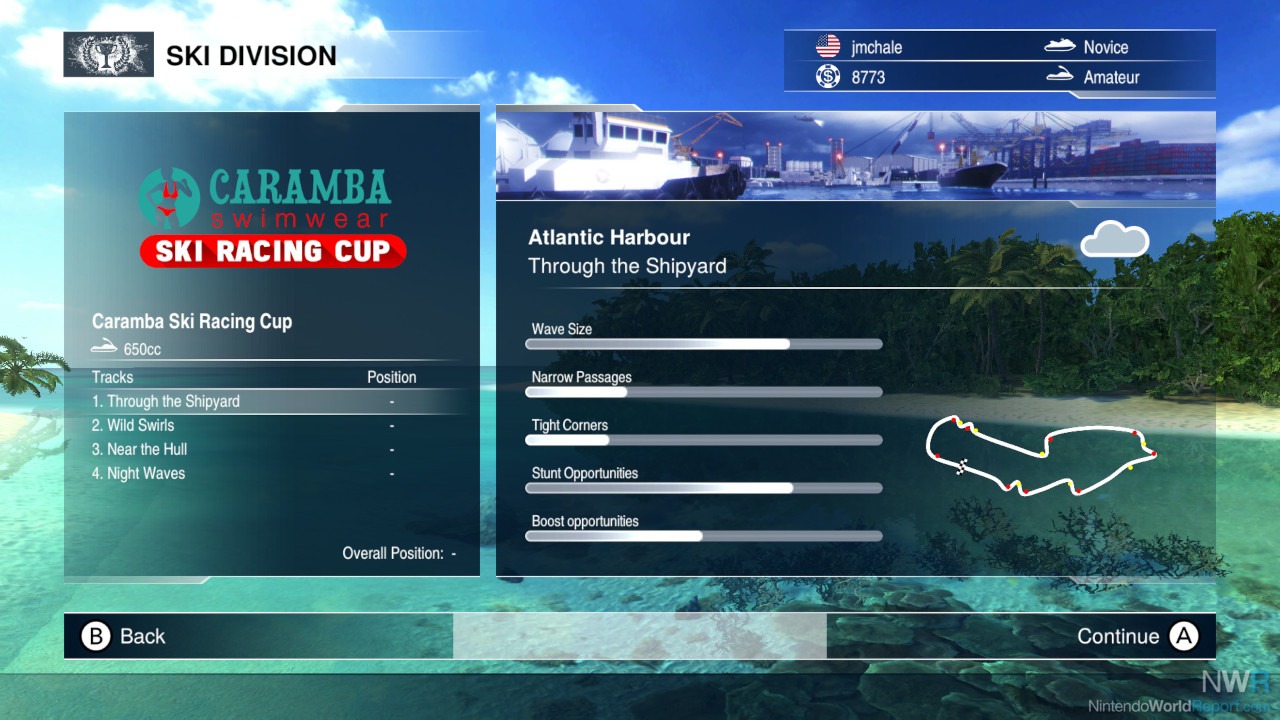Click the Atlantic Harbour banner image
The width and height of the screenshot is (1280, 720).
coord(855,154)
